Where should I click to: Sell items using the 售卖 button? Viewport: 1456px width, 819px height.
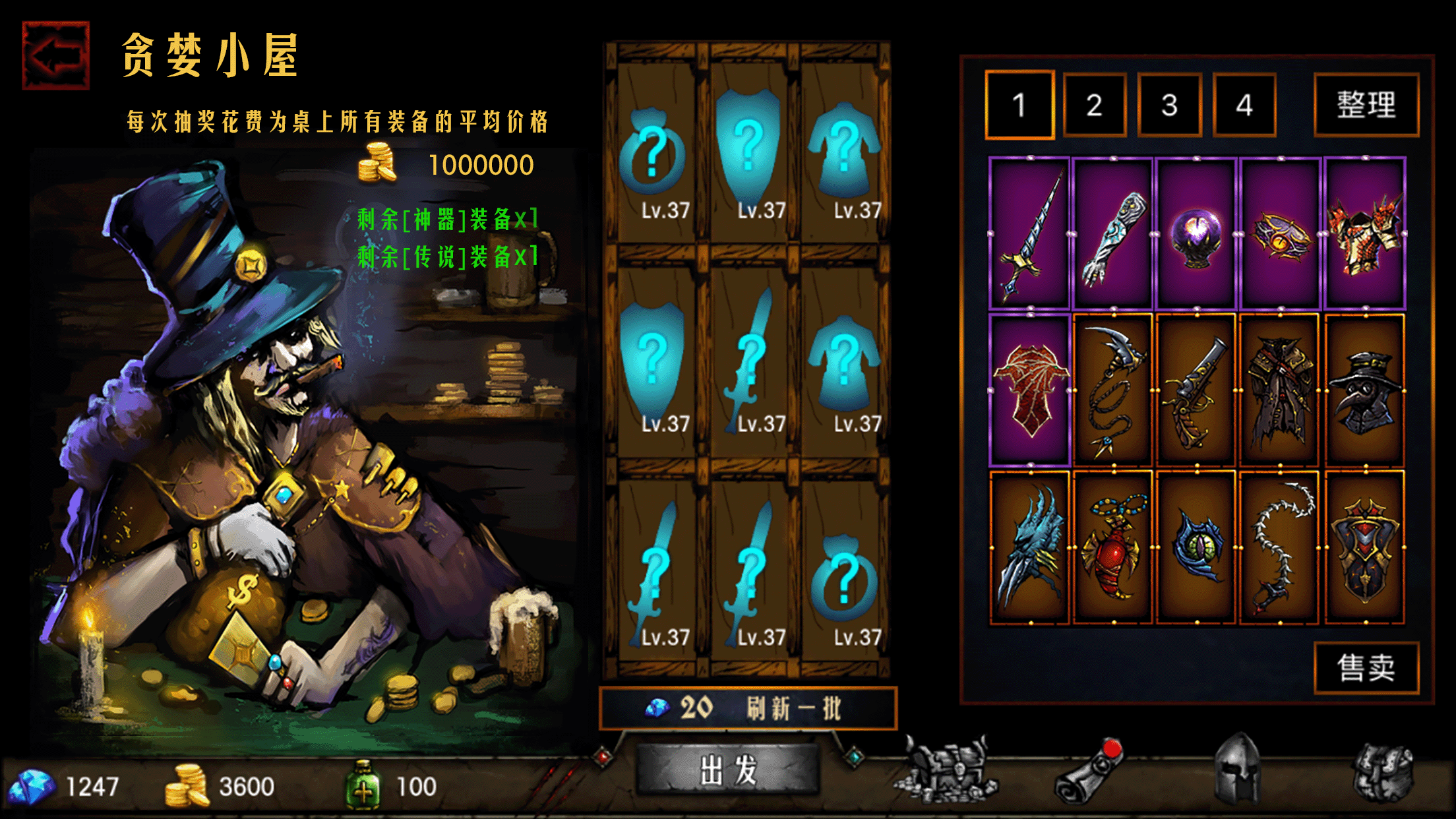coord(1366,667)
